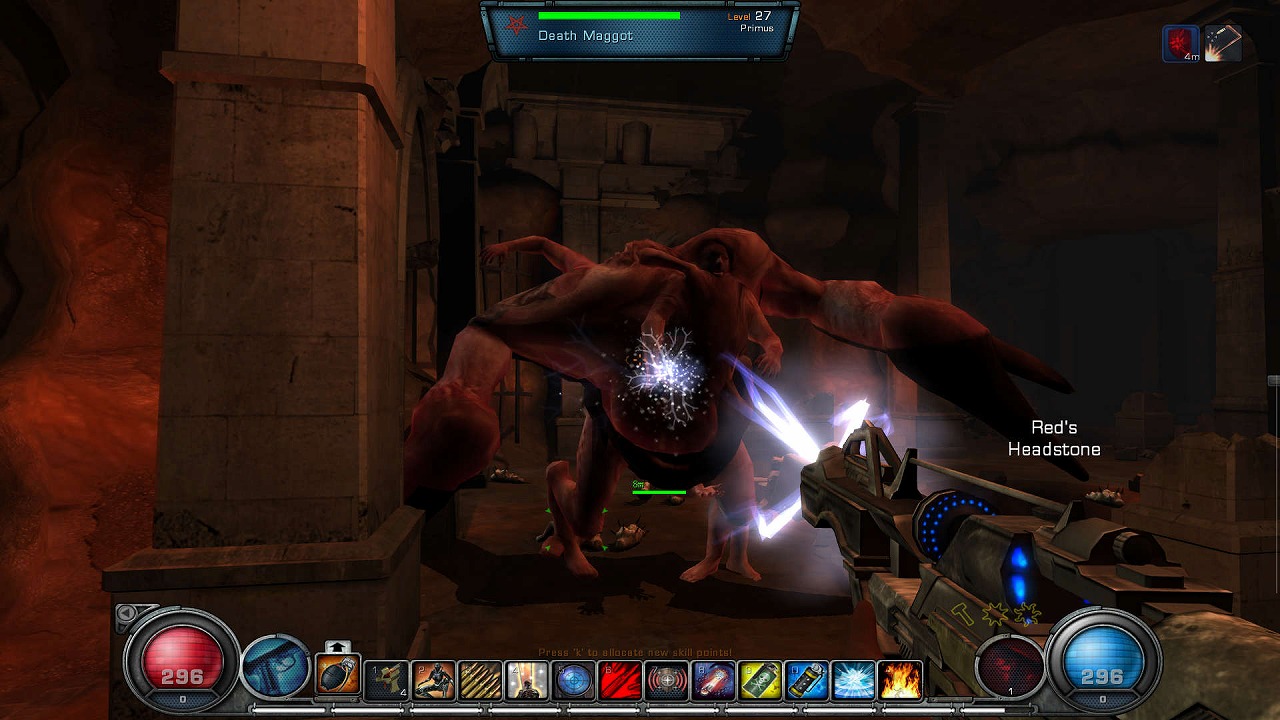The height and width of the screenshot is (720, 1280).
Task: Activate the blue energy burst skill
Action: (853, 680)
